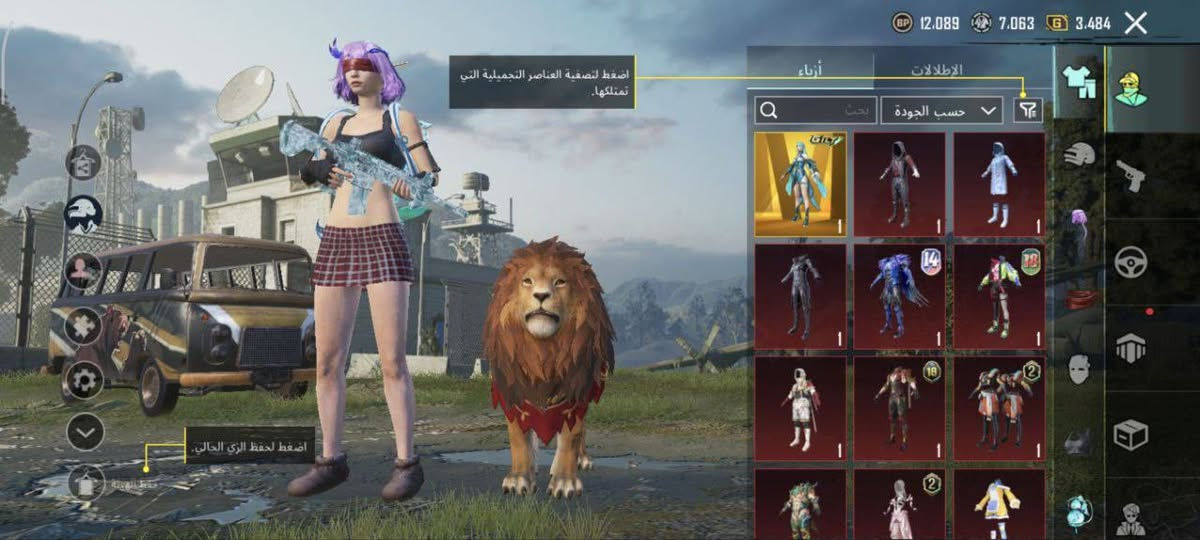Open the face mask category
1200x540 pixels.
pos(1079,368)
